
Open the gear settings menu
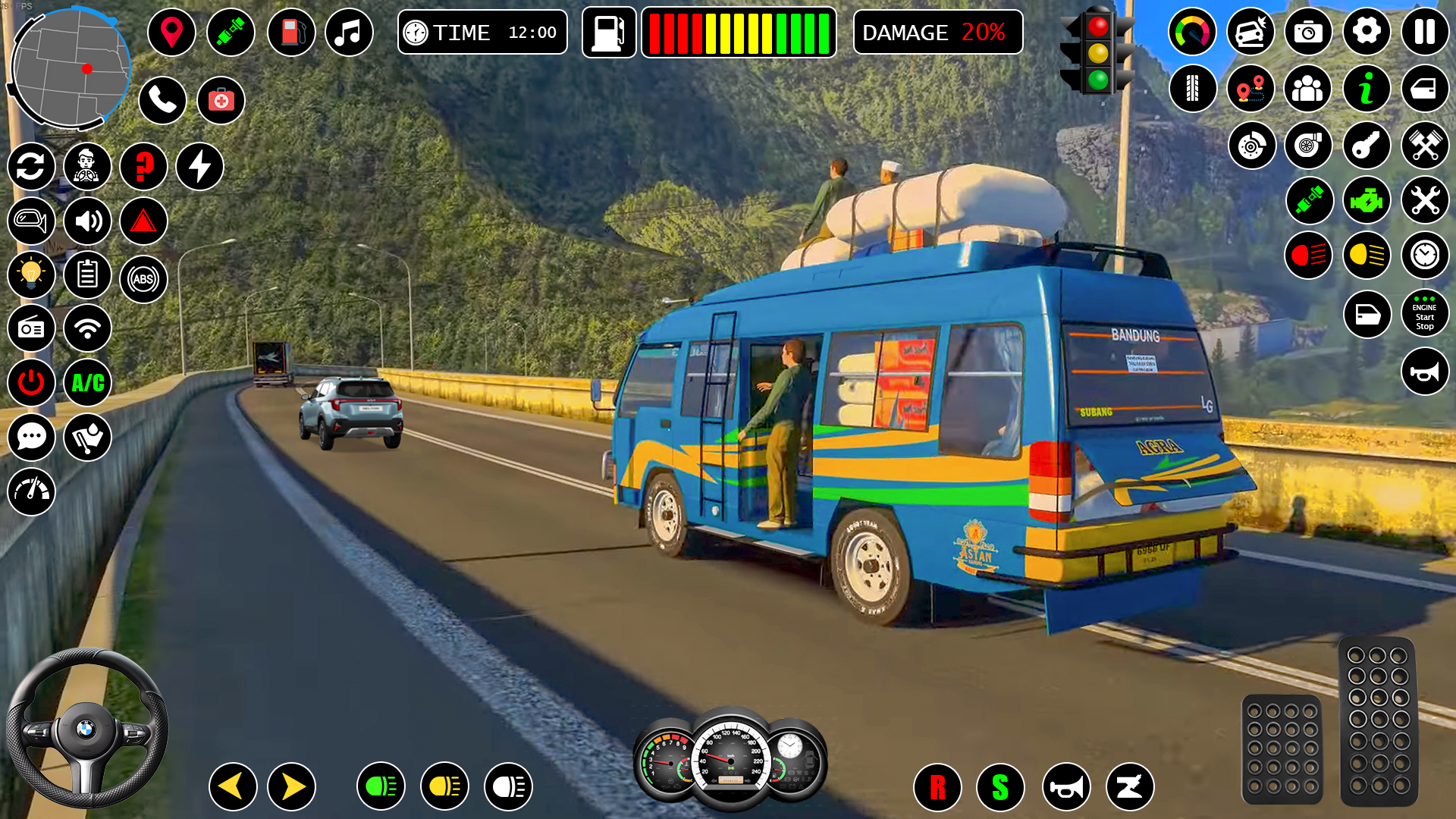pos(1367,32)
